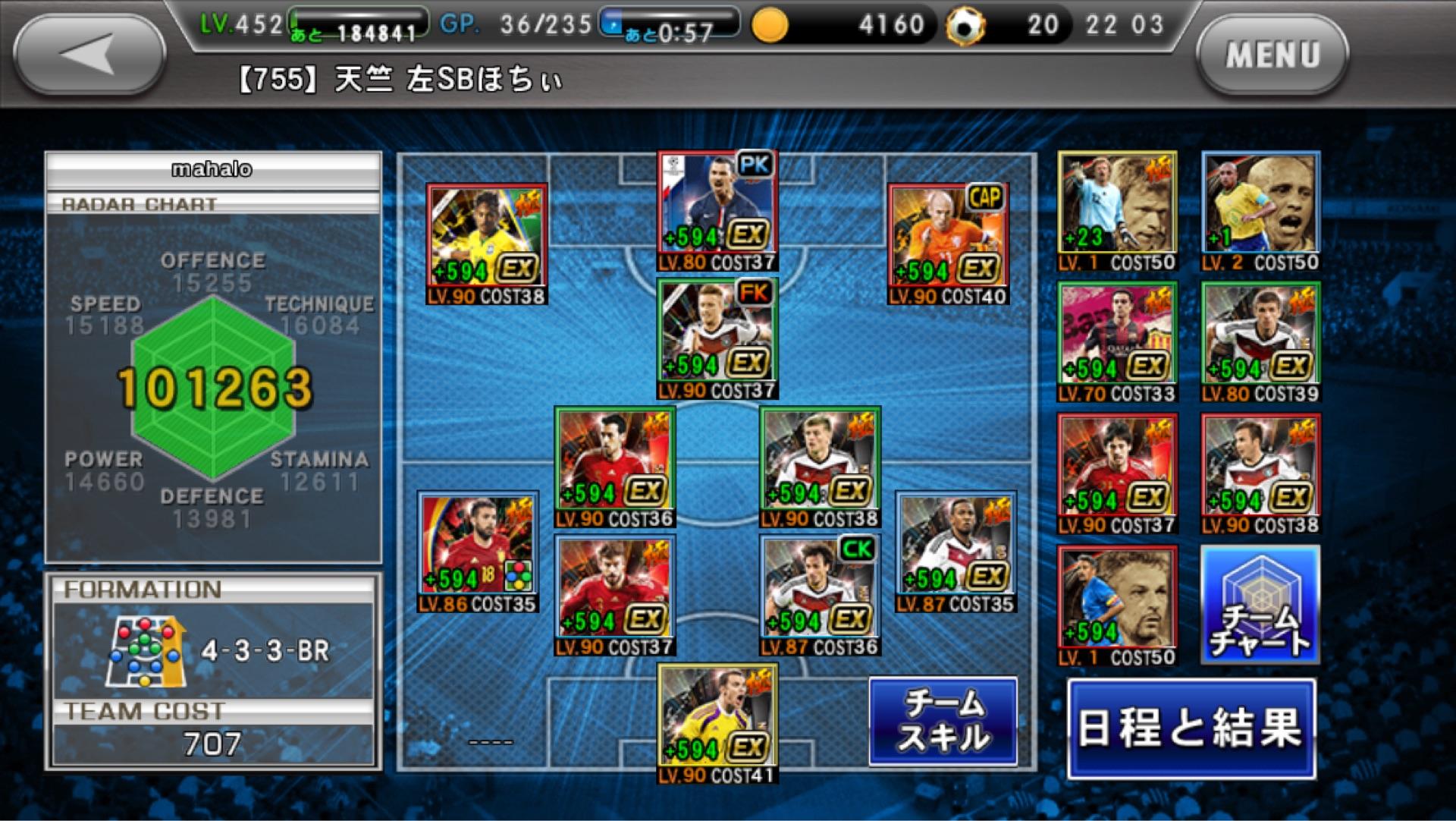Select the LV.80 COST39 bench card
The height and width of the screenshot is (821, 1456).
coord(1260,341)
